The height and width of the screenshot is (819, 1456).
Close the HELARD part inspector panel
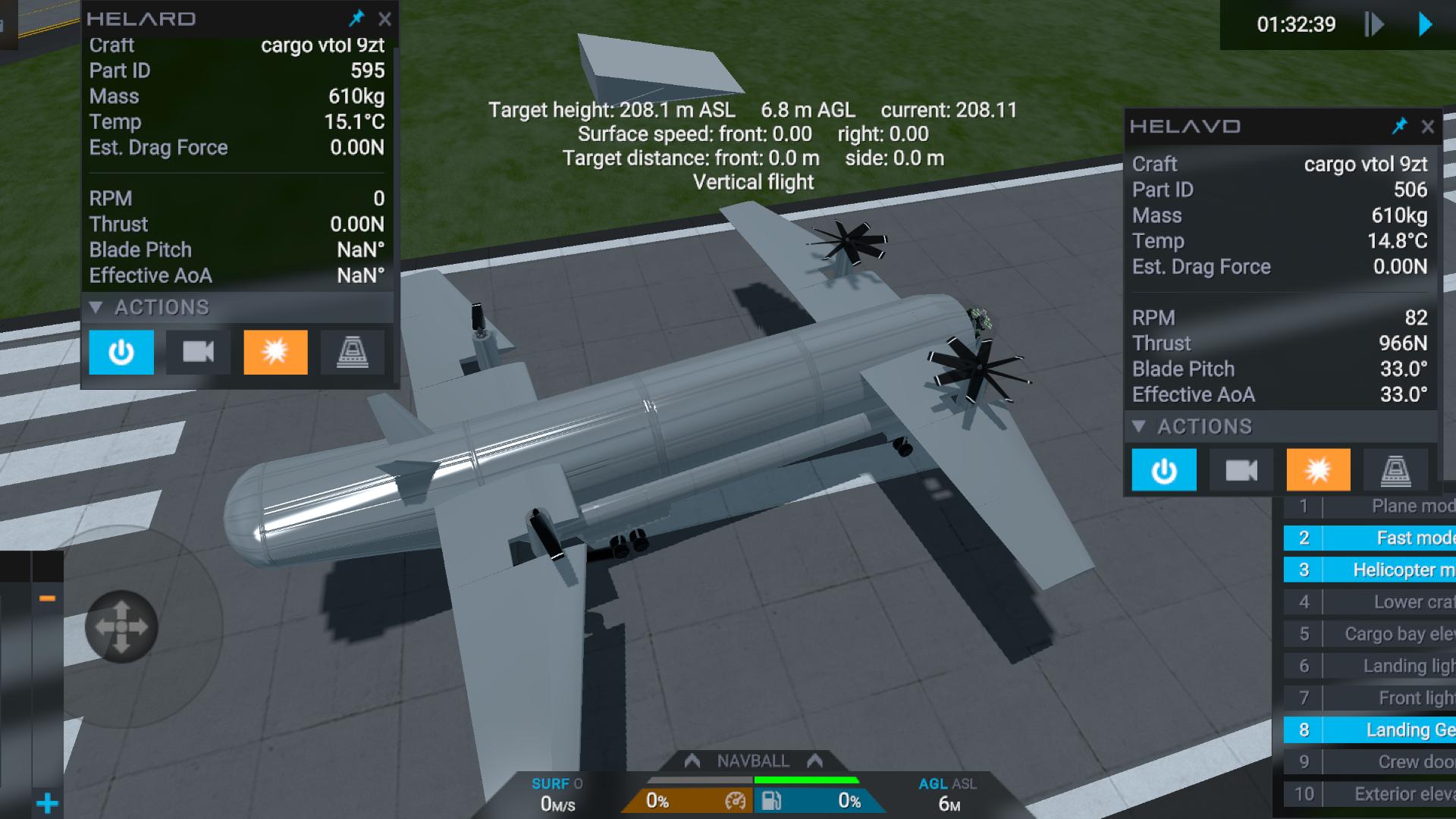coord(384,19)
